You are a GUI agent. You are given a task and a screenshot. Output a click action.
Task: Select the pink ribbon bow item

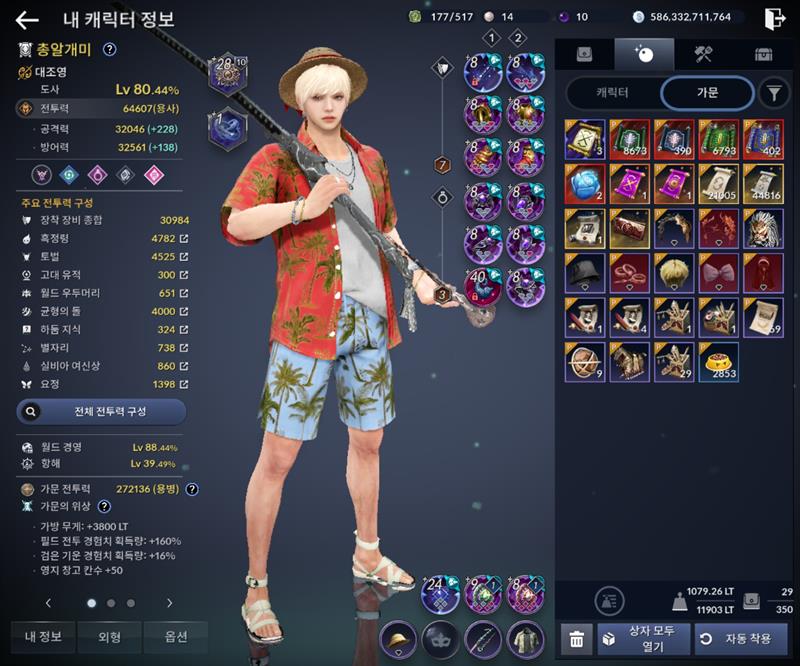click(719, 273)
